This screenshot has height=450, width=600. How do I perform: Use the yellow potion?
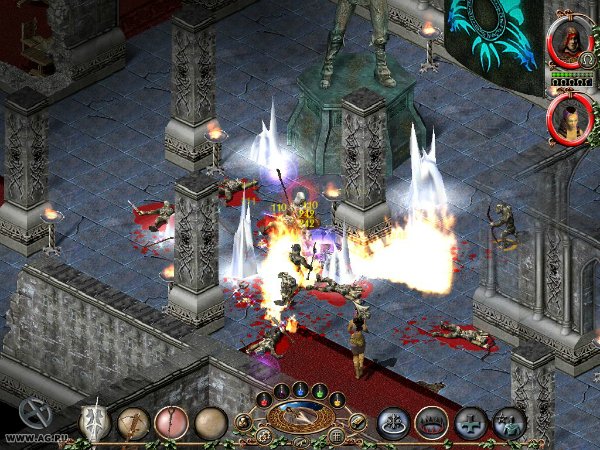coord(336,401)
